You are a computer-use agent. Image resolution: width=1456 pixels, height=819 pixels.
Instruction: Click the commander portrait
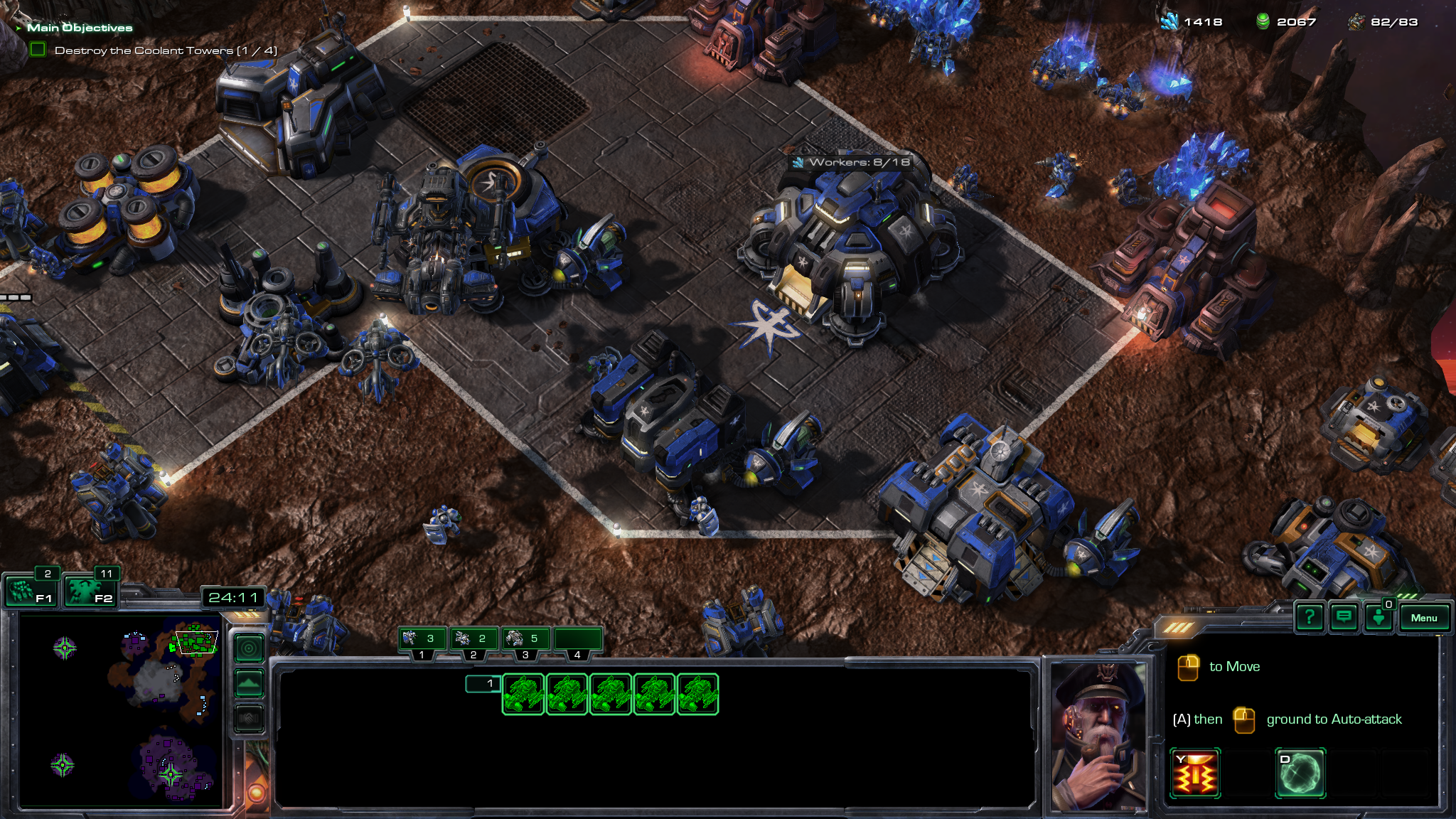(x=1098, y=736)
